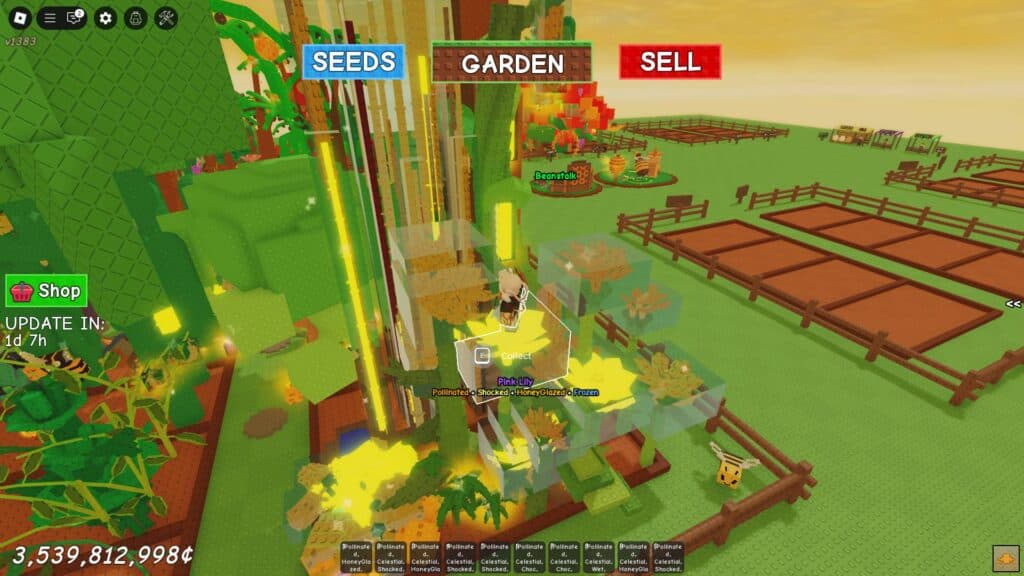Expand the side panel with the double arrow

pyautogui.click(x=1013, y=303)
